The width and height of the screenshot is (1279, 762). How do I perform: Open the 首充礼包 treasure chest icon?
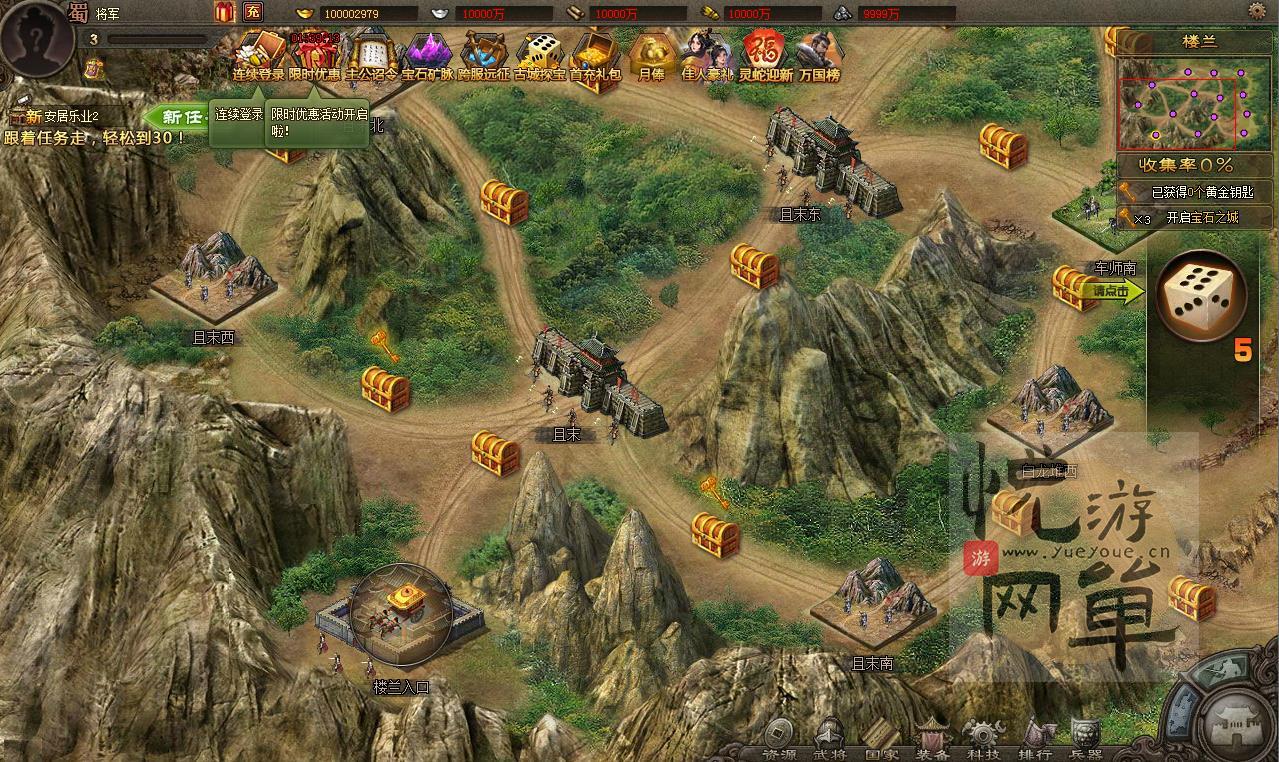click(596, 55)
